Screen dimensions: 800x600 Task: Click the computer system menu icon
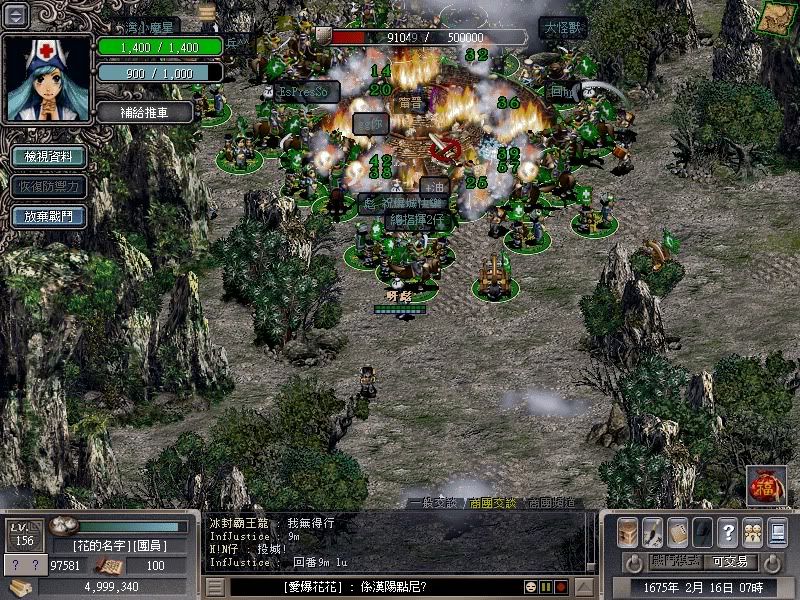click(777, 532)
